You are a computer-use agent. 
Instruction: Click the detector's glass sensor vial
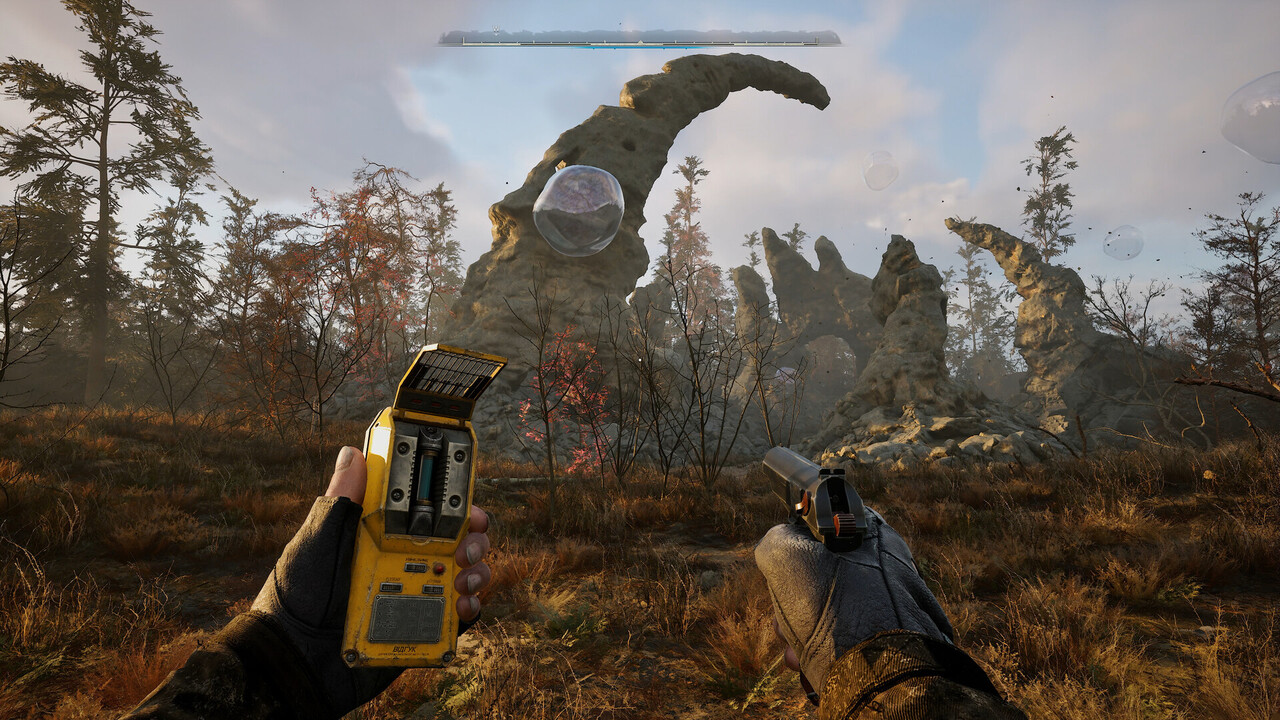click(x=426, y=477)
